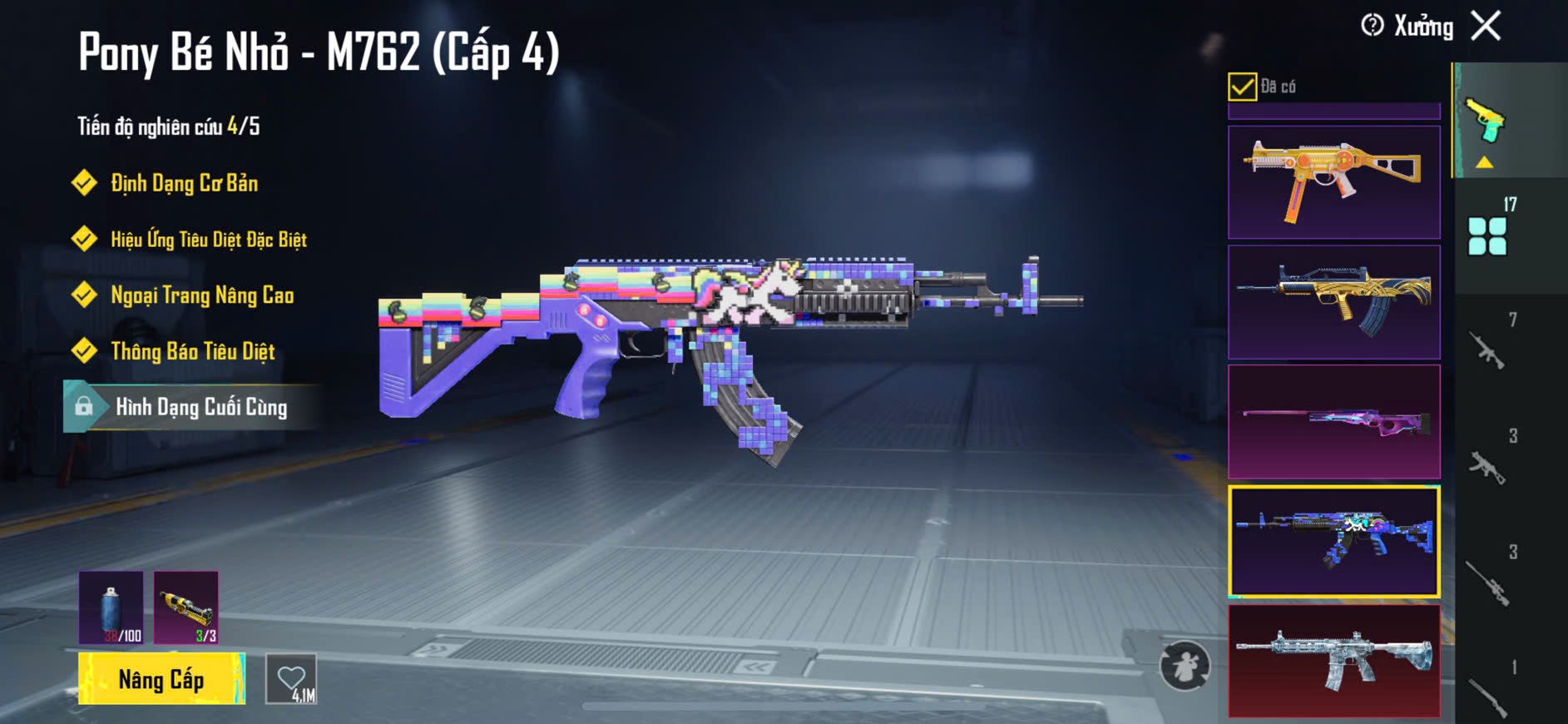Show Ngoại Trang Nâng Cao stage

point(202,295)
